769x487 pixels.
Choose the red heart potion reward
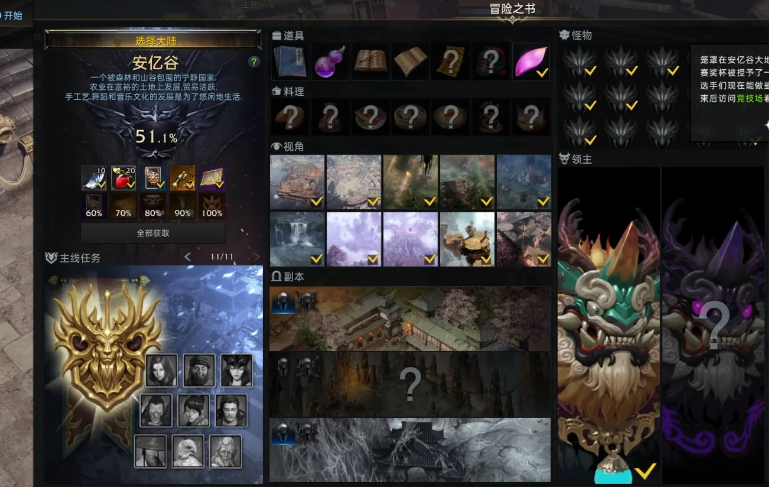coord(124,178)
